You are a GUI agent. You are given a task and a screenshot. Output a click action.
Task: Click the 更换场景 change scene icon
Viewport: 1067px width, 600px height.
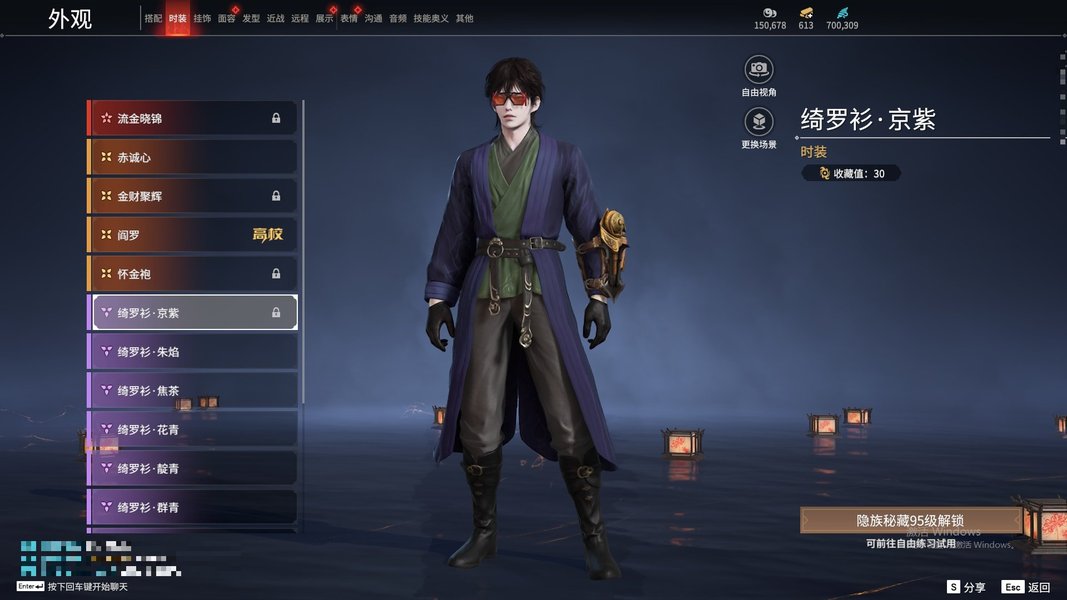759,122
